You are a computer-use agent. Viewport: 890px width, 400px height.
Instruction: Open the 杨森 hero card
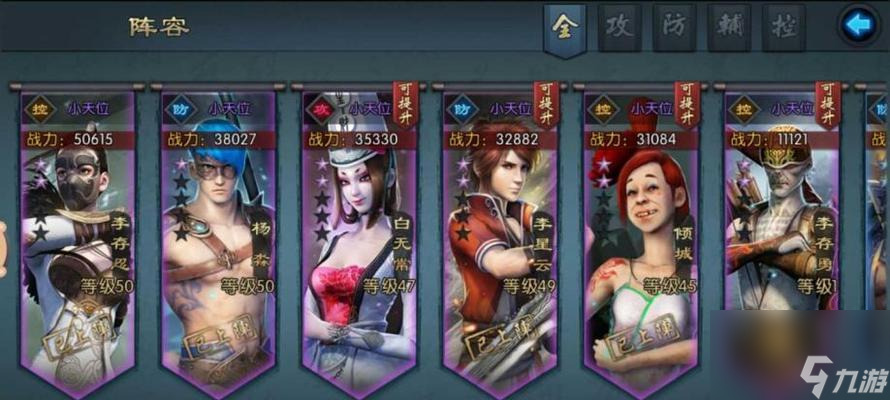[x=219, y=240]
